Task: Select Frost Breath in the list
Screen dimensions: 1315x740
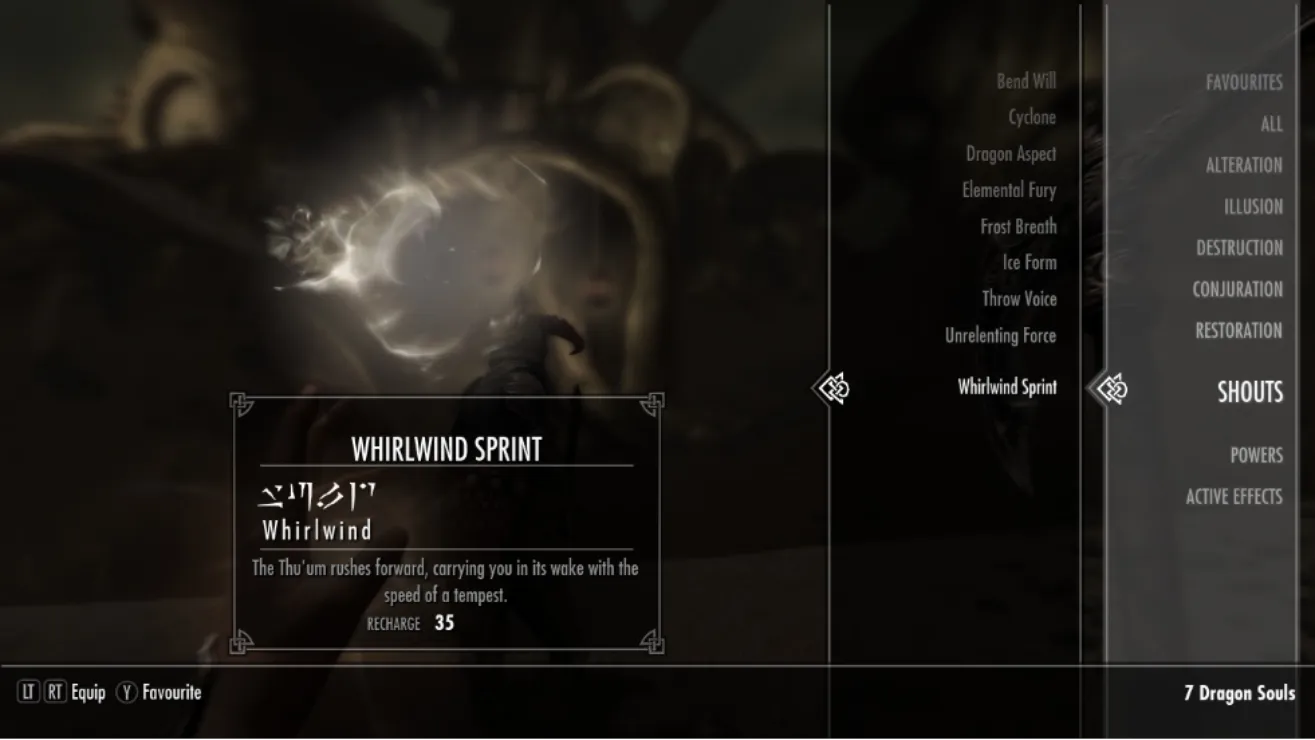Action: tap(1017, 227)
